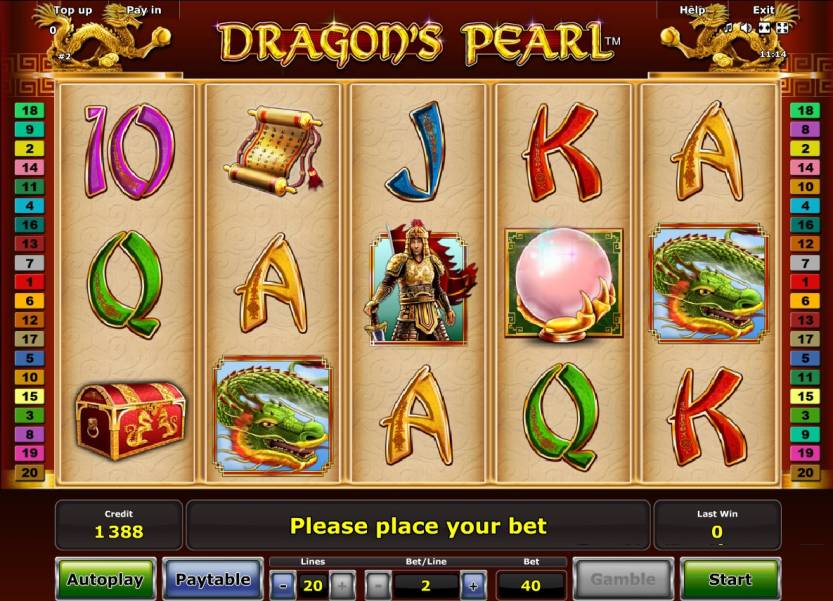Choose the Pay in option
833x601 pixels.
coord(143,10)
